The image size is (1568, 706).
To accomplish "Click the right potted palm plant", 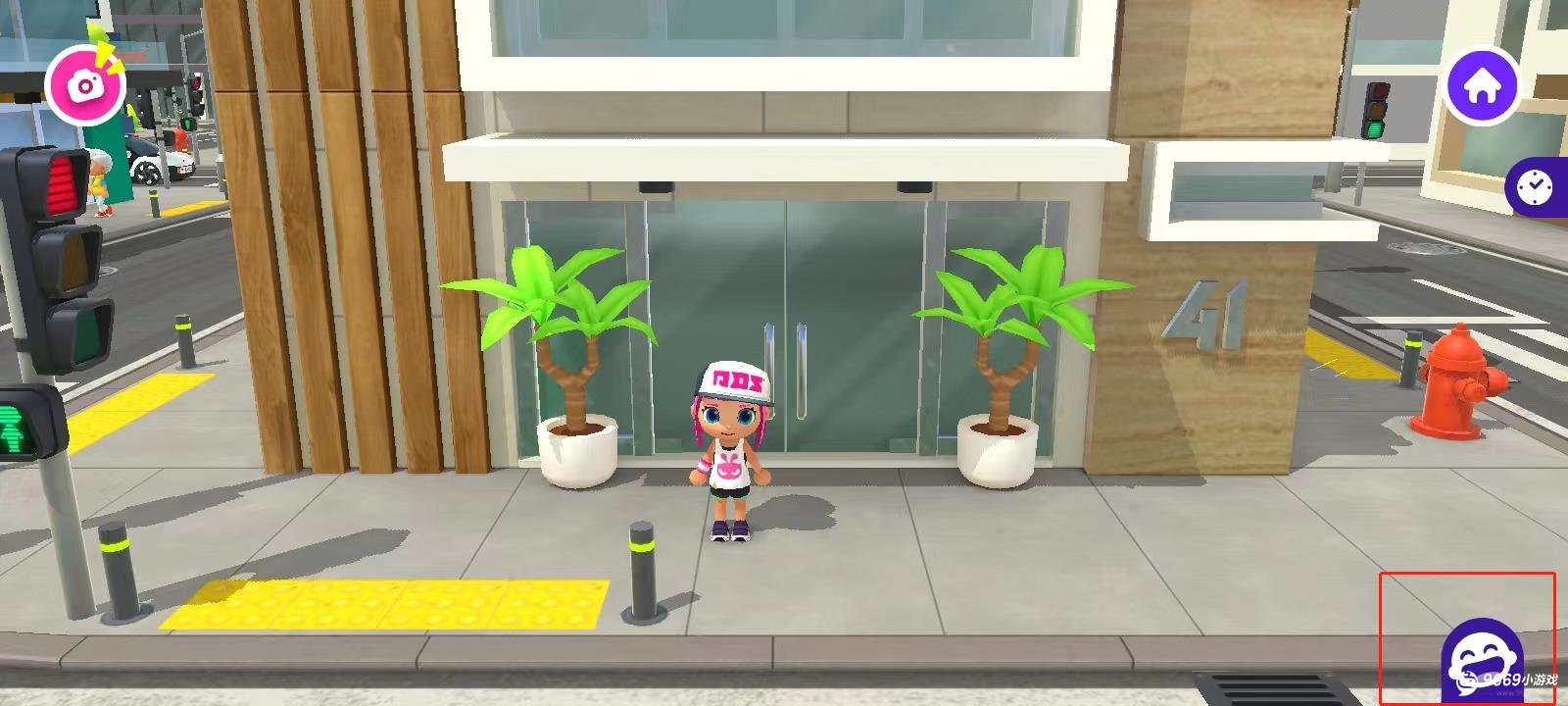I will click(1000, 373).
